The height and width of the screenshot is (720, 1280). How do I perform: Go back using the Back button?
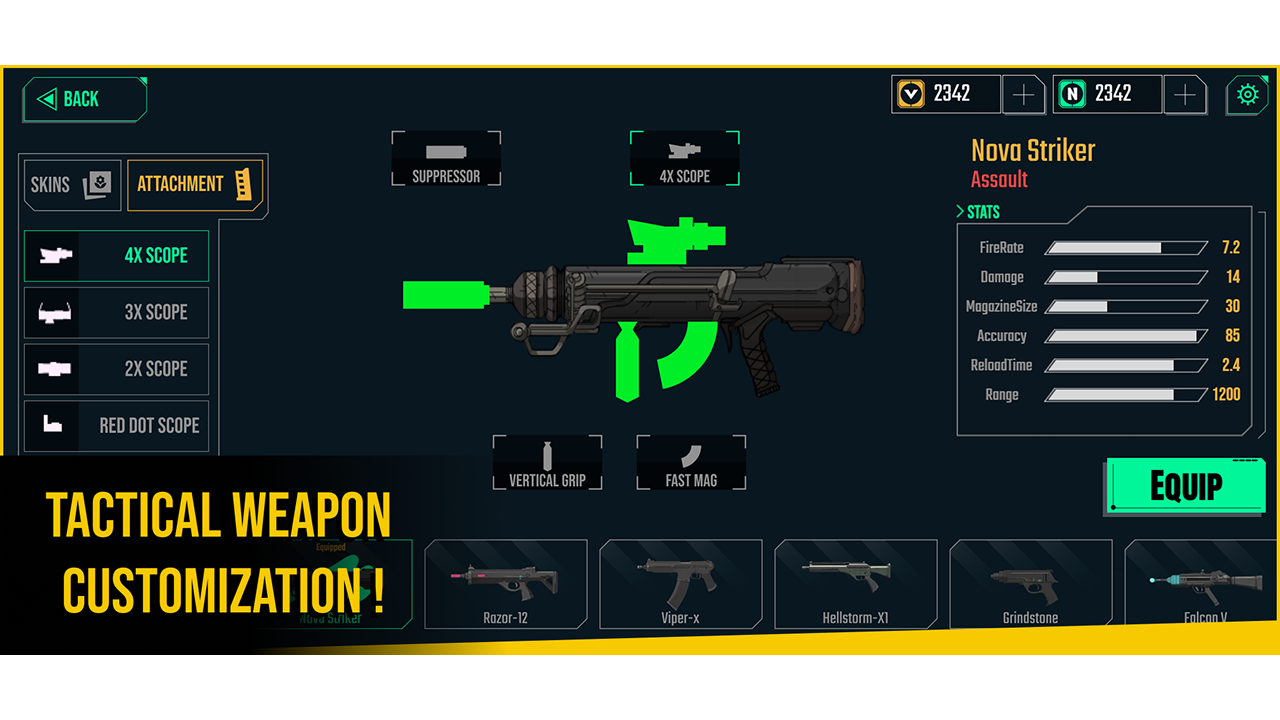[x=83, y=99]
